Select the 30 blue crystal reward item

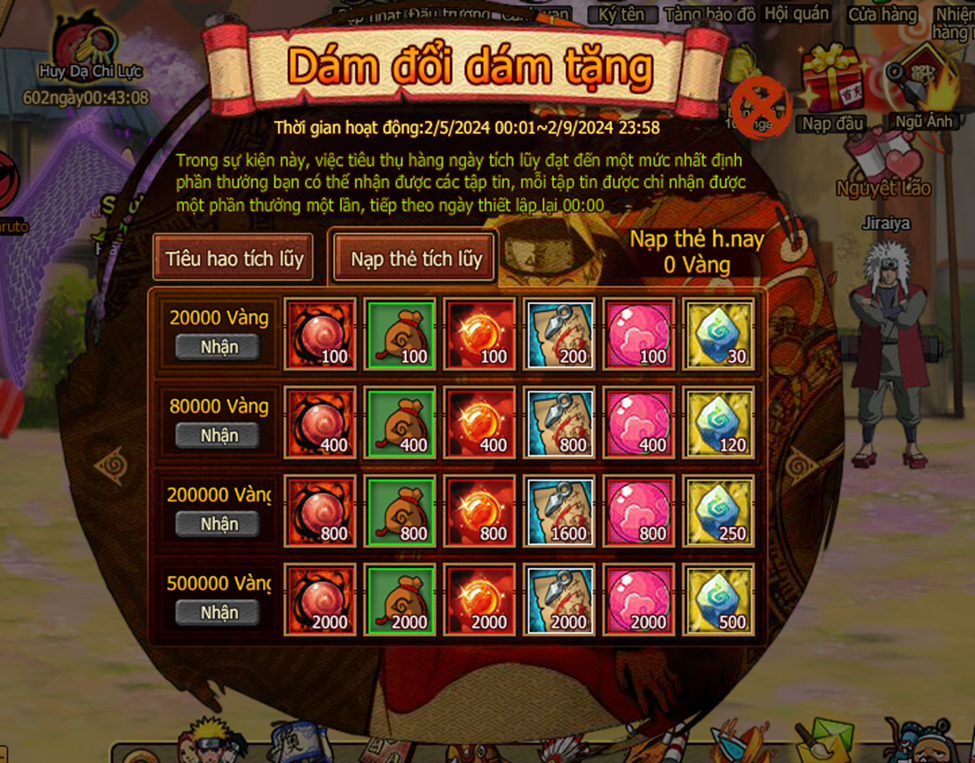[719, 335]
